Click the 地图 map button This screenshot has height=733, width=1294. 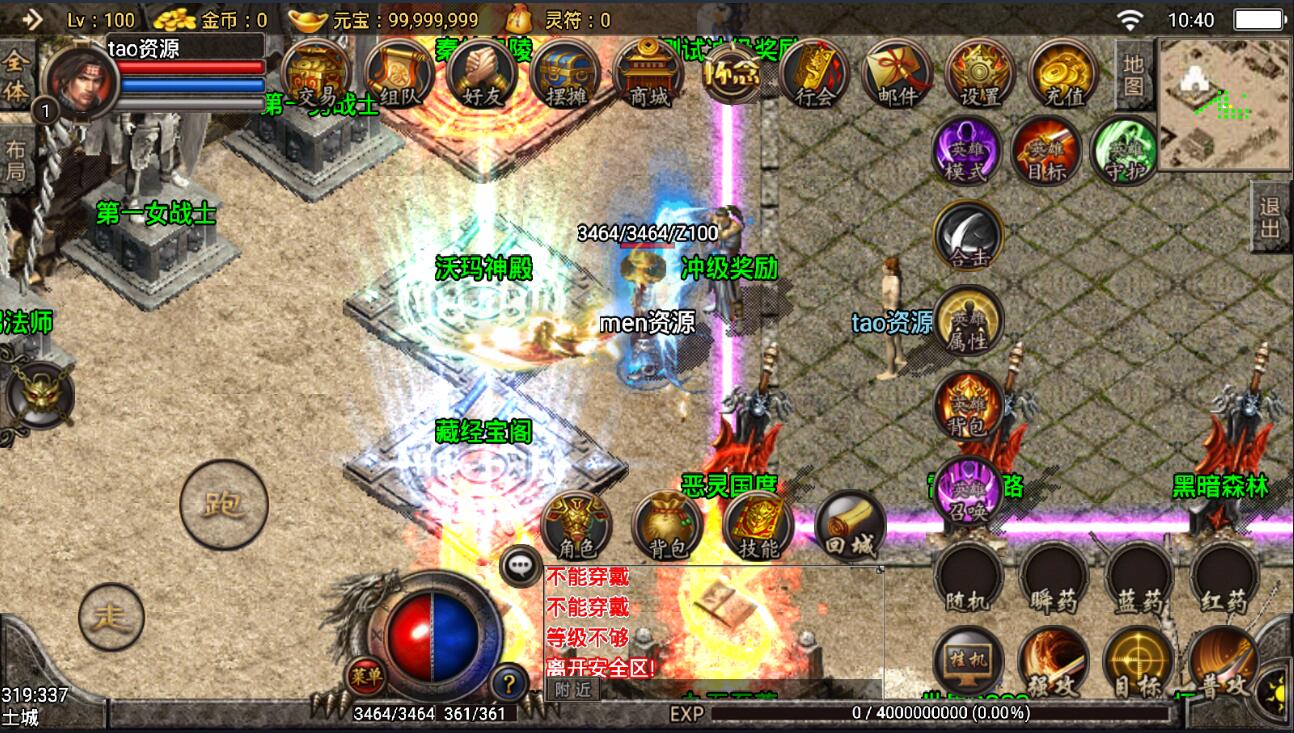[1132, 74]
